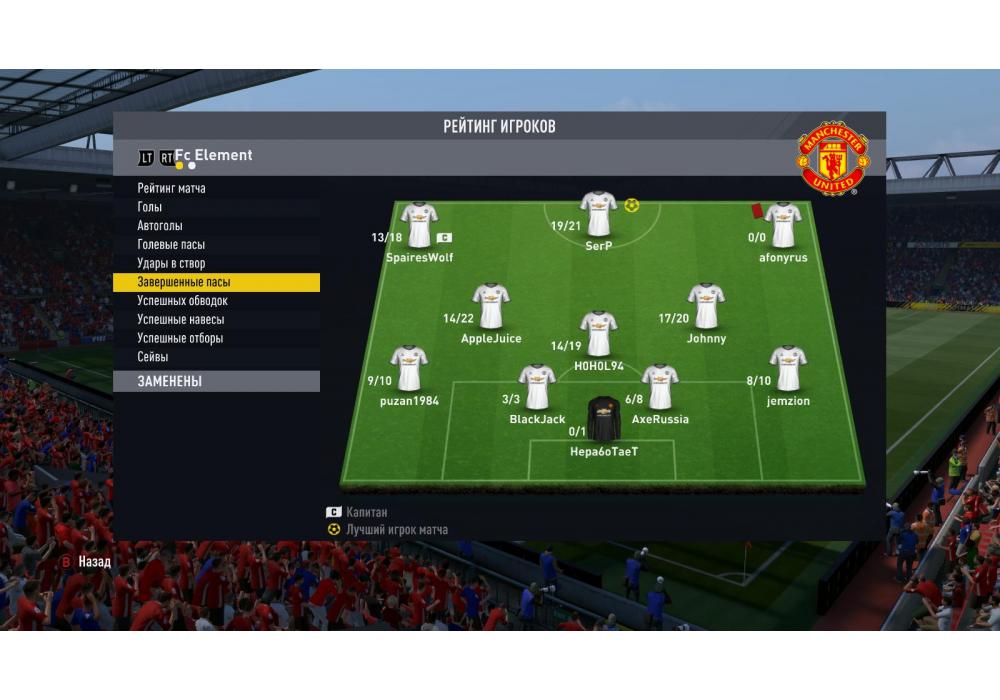Viewport: 1000px width, 700px height.
Task: Open the Автоголы stat list
Action: 160,226
